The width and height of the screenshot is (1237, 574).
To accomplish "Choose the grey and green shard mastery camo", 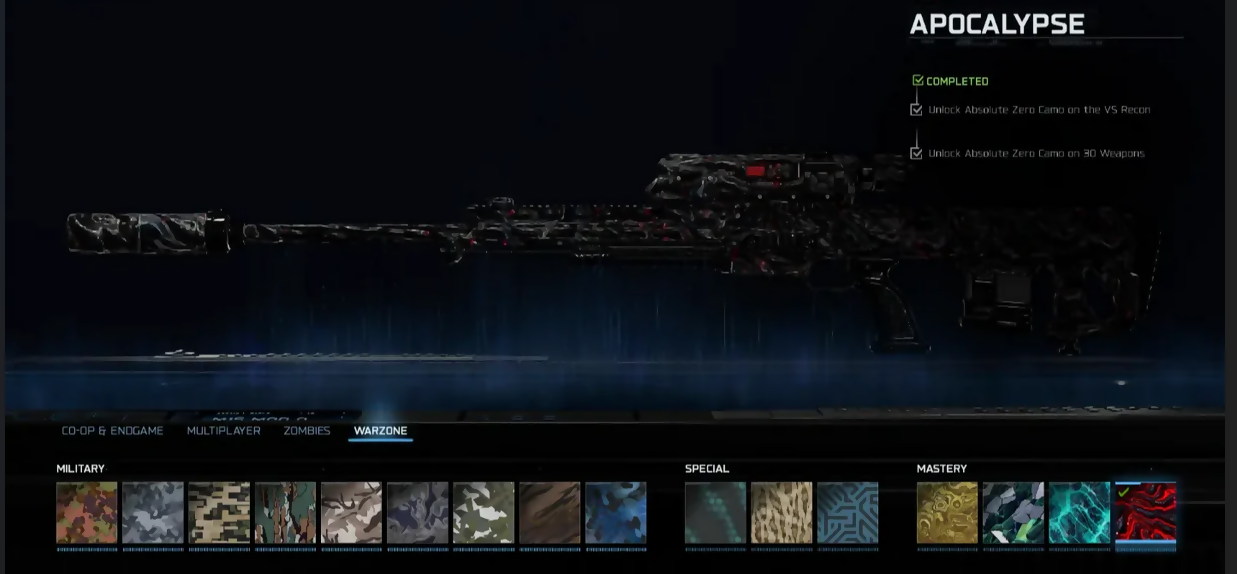I will click(x=1013, y=513).
